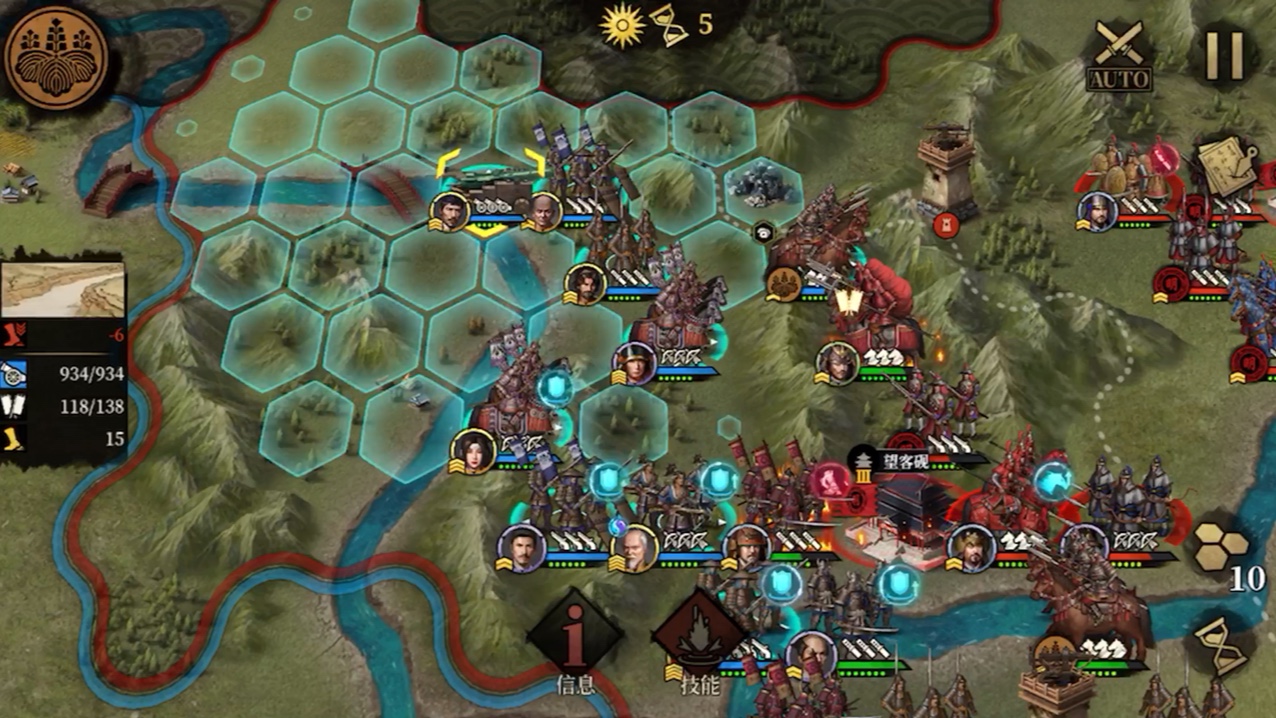
Task: Select the 望客砚 fortress label
Action: [x=903, y=463]
